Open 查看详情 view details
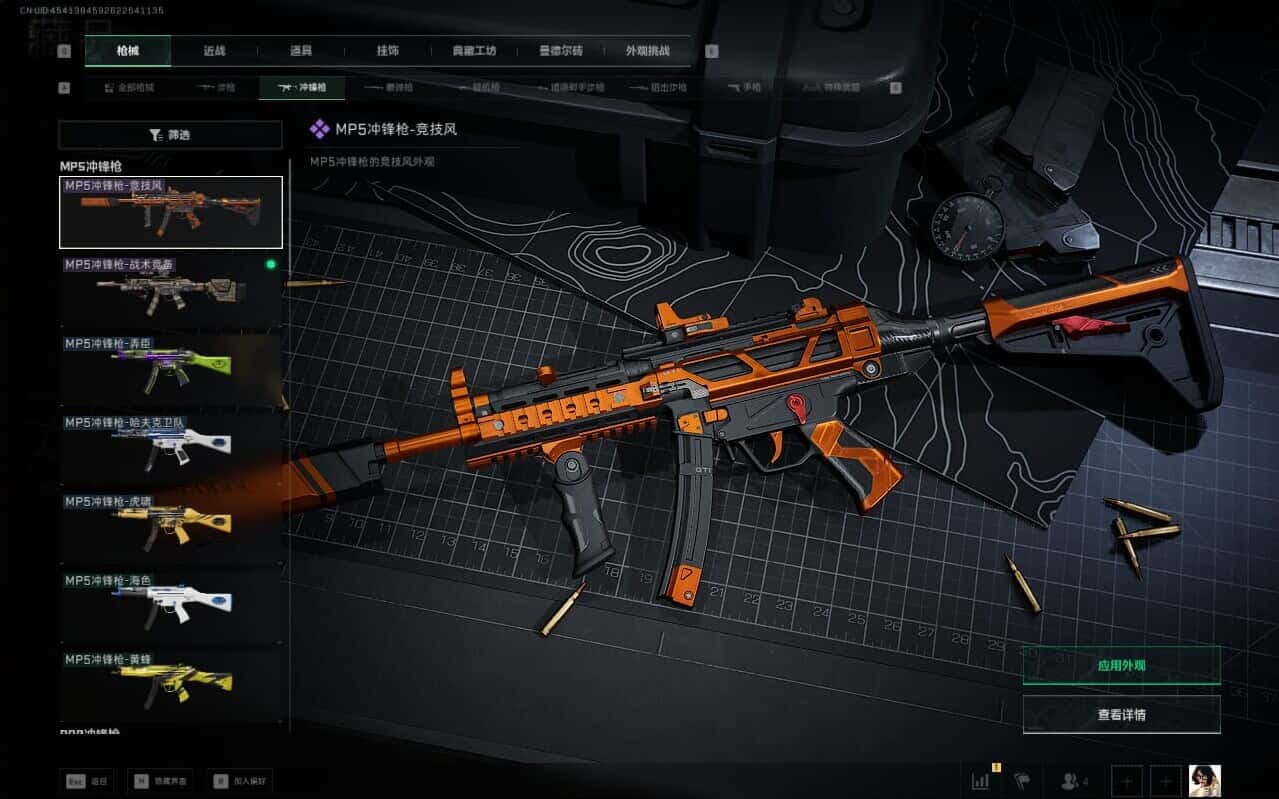The image size is (1279, 799). (x=1121, y=715)
